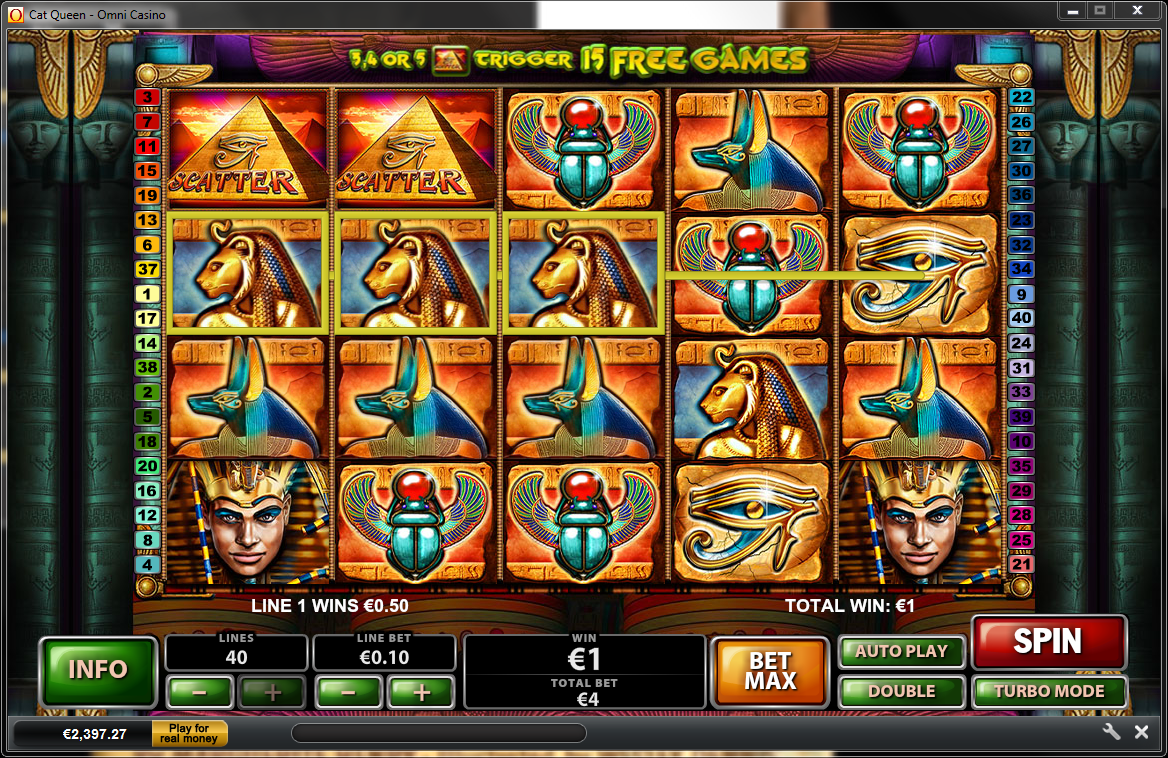Select payline number 22 marker
The height and width of the screenshot is (758, 1168).
pos(1021,97)
